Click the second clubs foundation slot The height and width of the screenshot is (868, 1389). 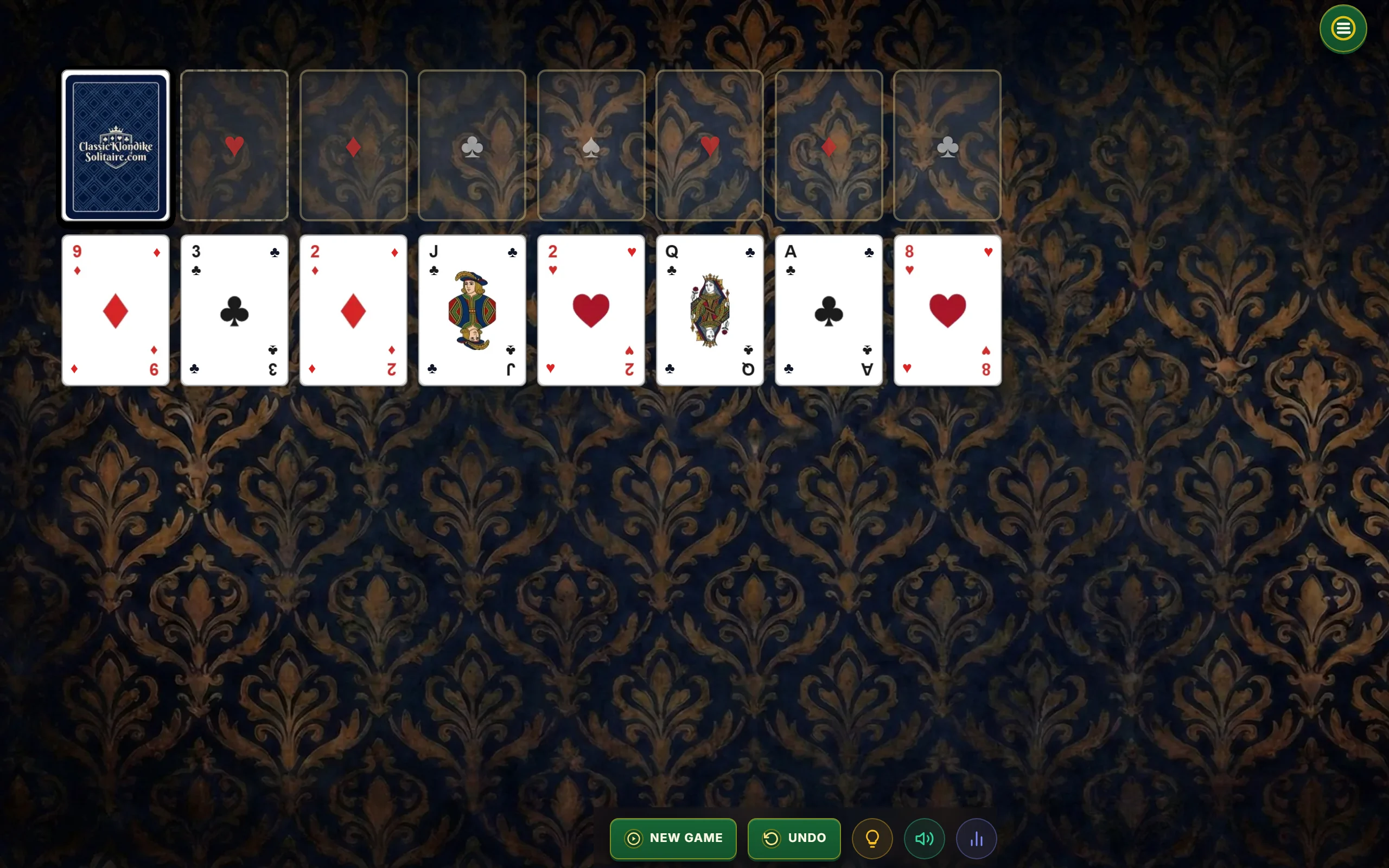tap(946, 145)
